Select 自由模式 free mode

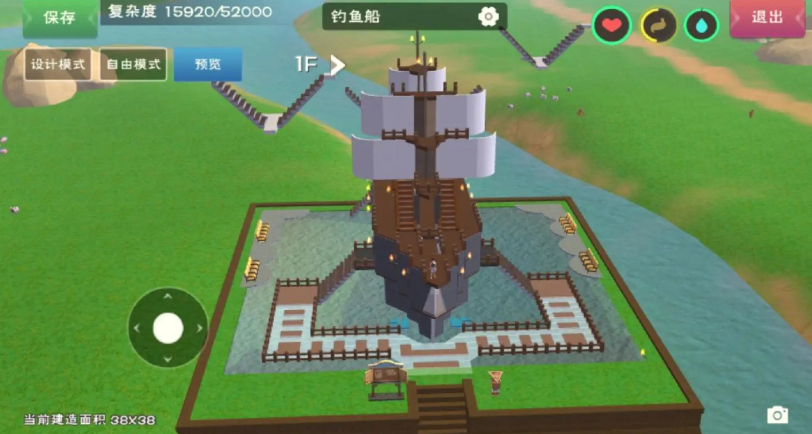coord(133,64)
